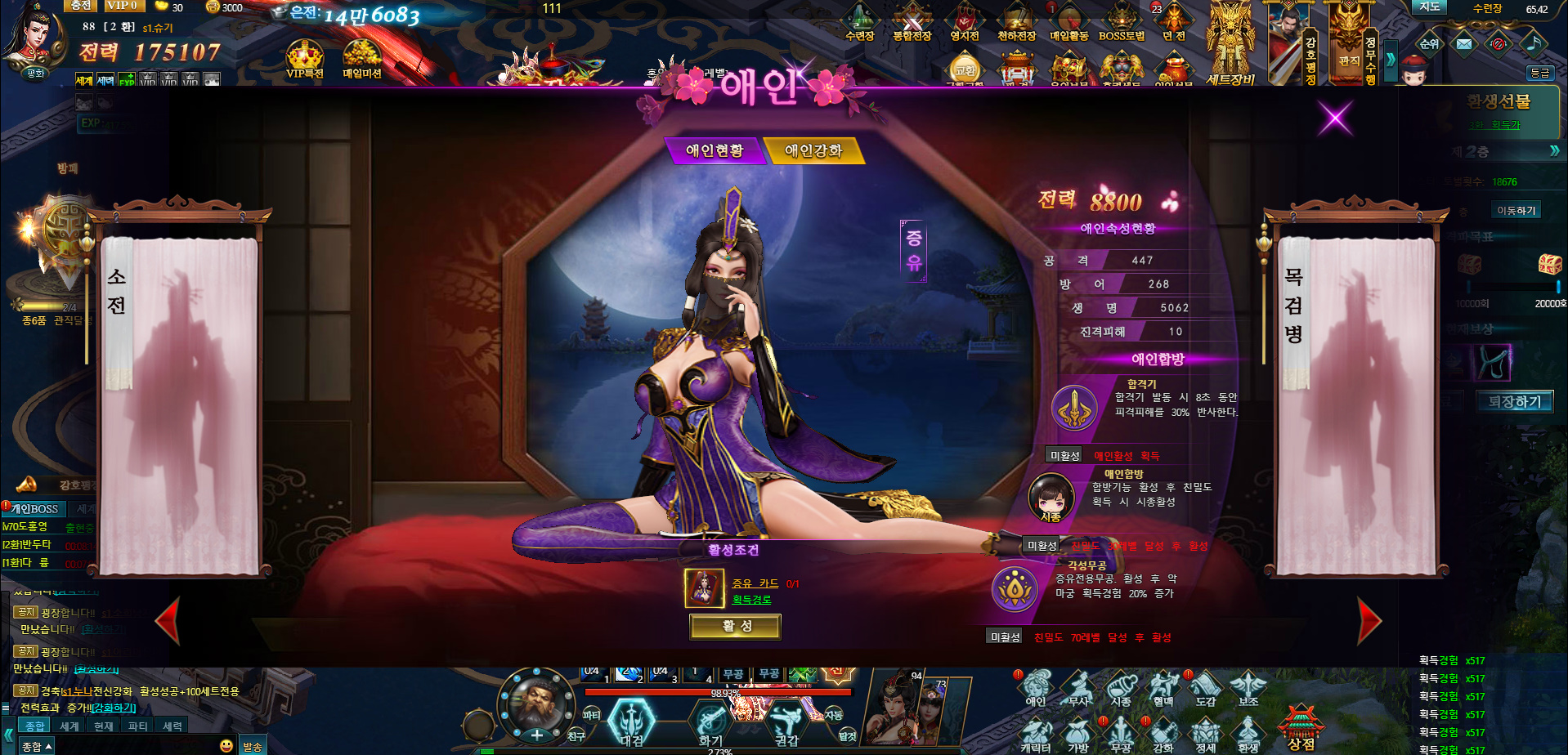Show the previous lover with left arrow
The image size is (1568, 755).
[x=168, y=621]
